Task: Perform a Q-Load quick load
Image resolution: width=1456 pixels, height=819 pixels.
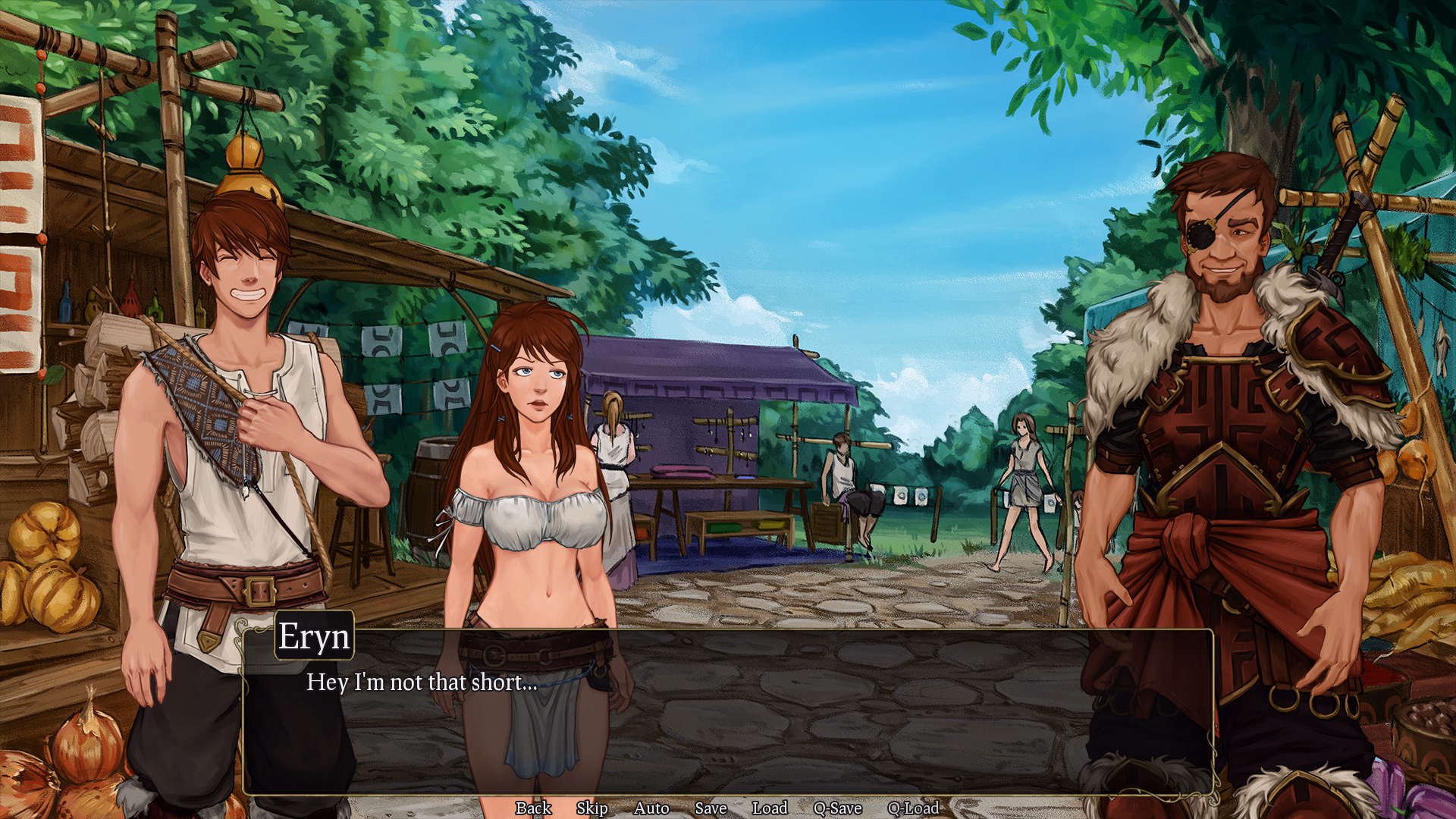Action: [x=913, y=808]
